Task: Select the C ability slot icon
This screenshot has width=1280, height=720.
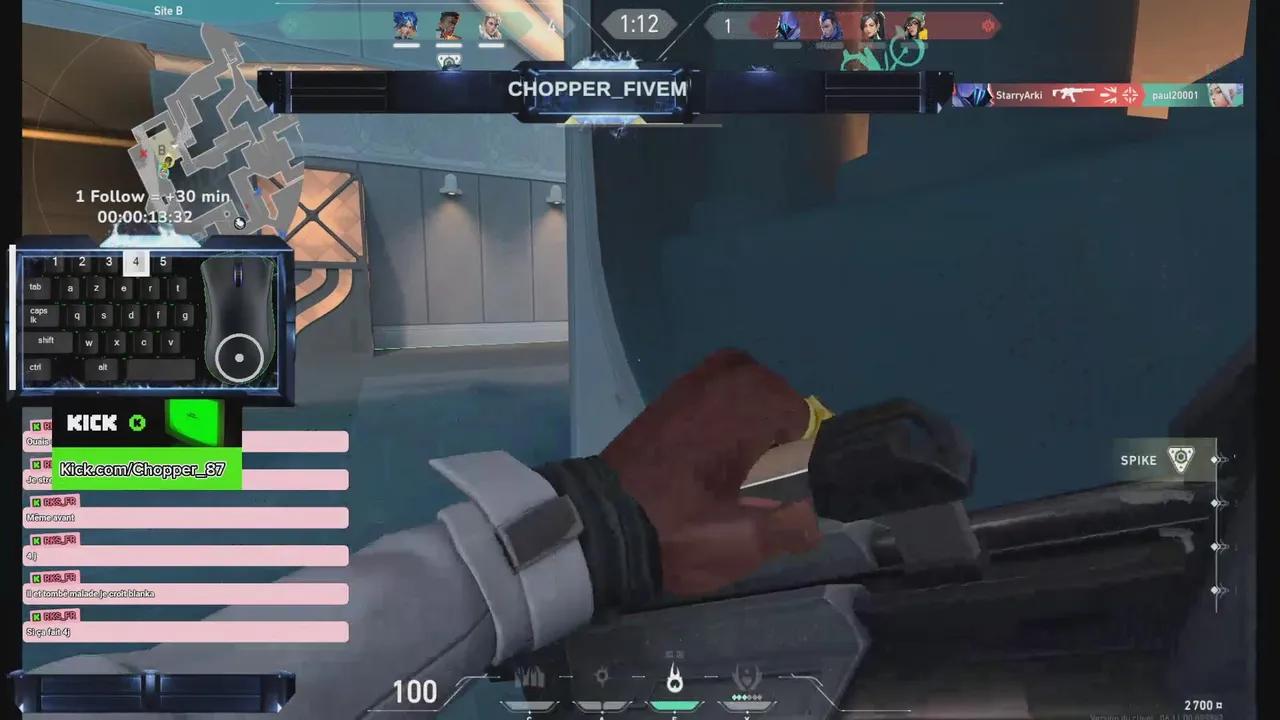Action: pos(529,676)
